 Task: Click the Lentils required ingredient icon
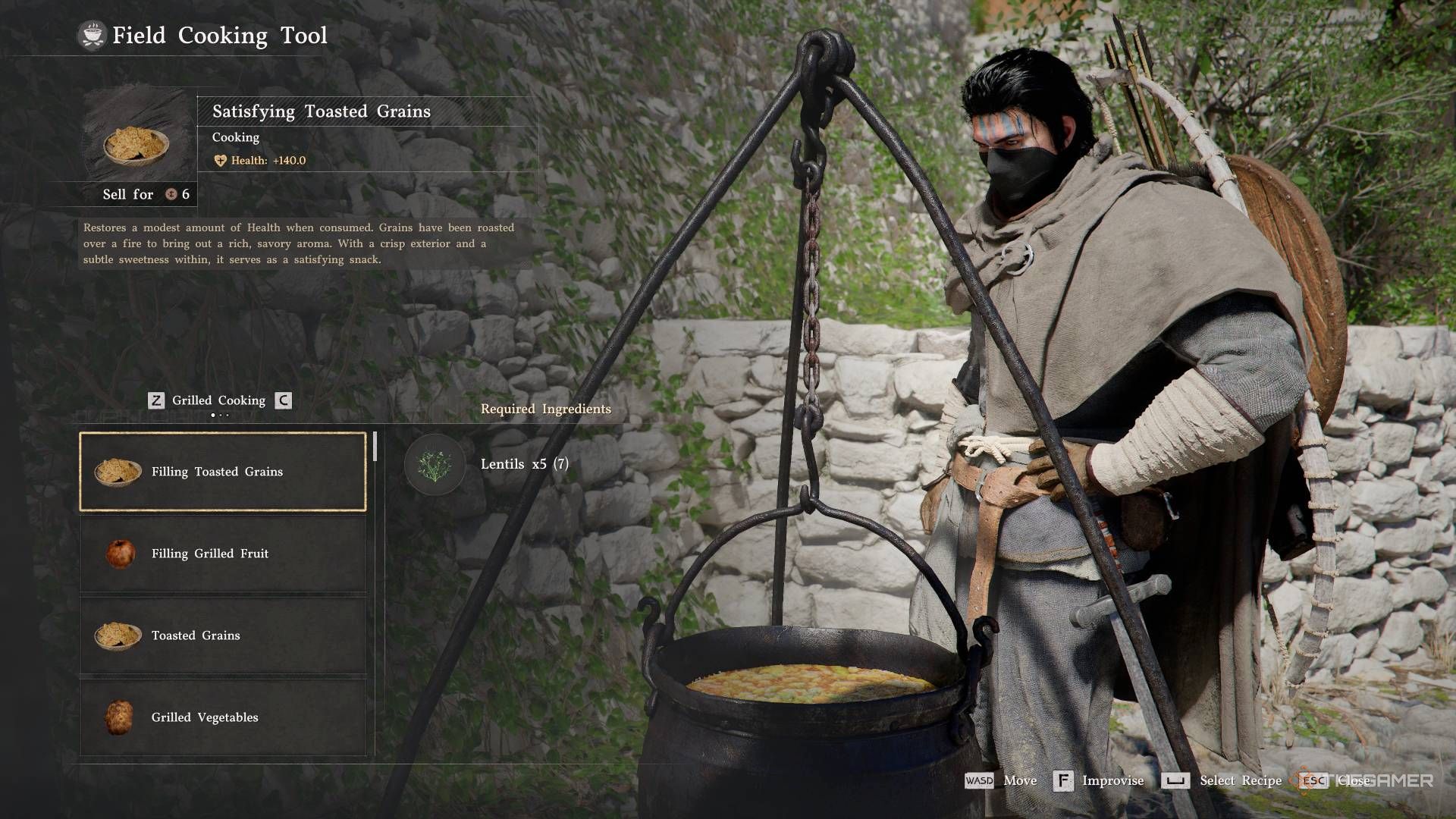pyautogui.click(x=435, y=464)
